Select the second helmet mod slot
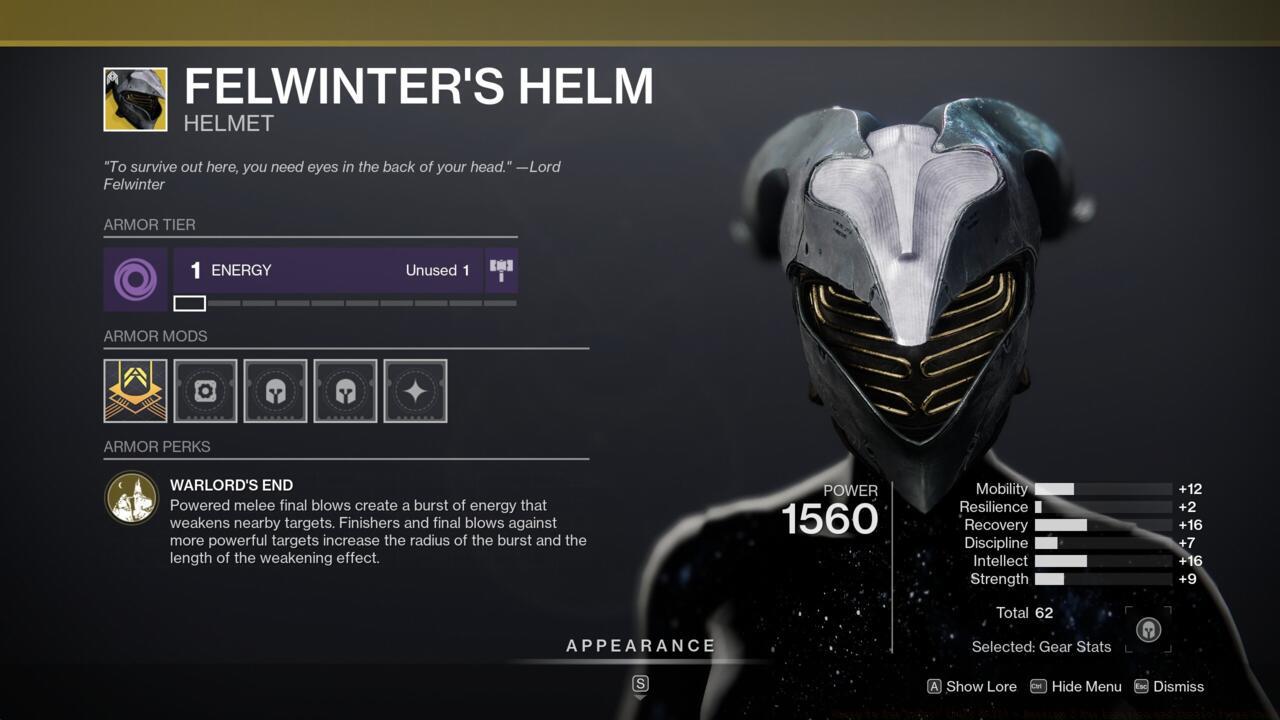This screenshot has height=720, width=1280. point(345,391)
